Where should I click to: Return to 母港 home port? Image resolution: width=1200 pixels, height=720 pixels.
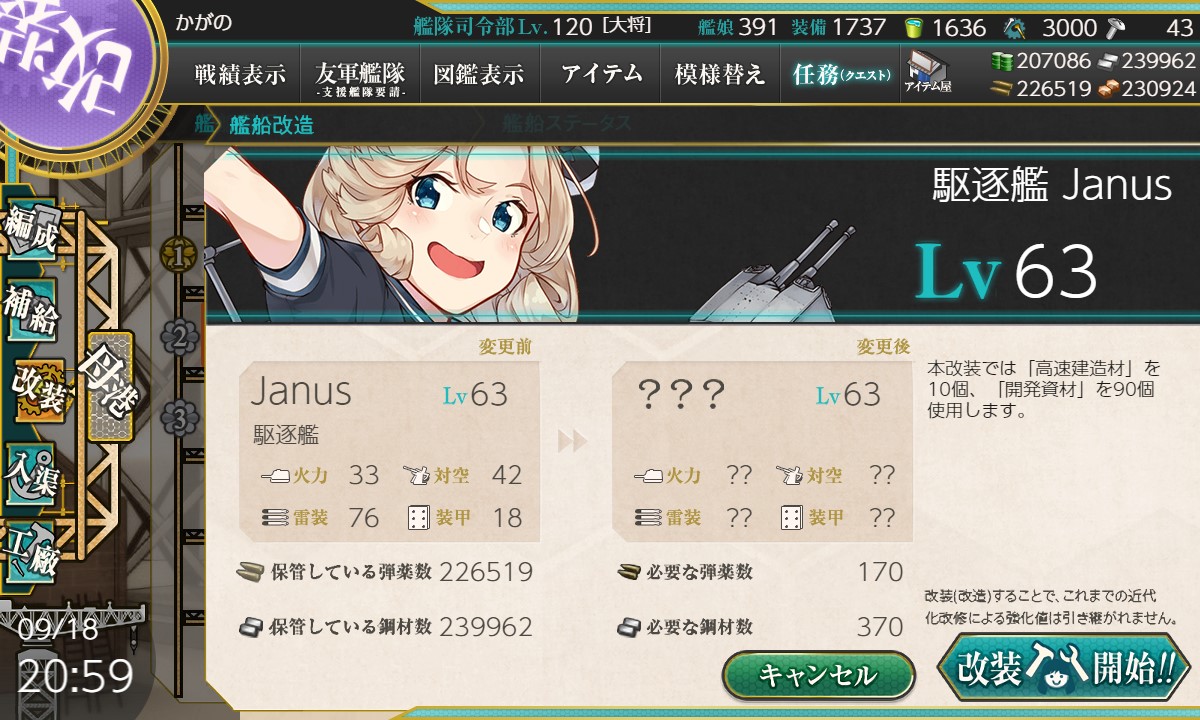(x=110, y=386)
